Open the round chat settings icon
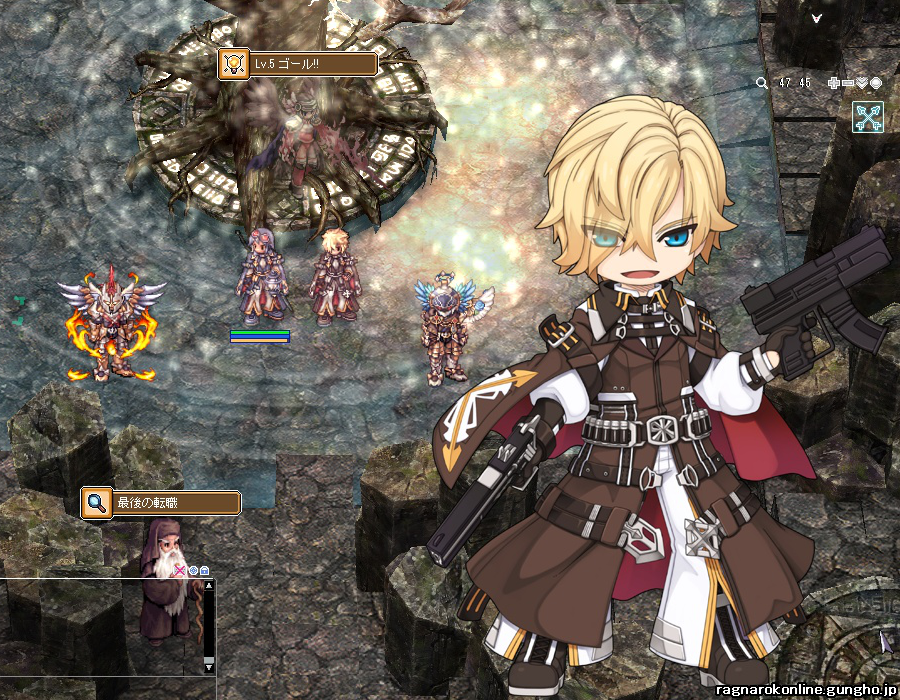 pyautogui.click(x=193, y=570)
